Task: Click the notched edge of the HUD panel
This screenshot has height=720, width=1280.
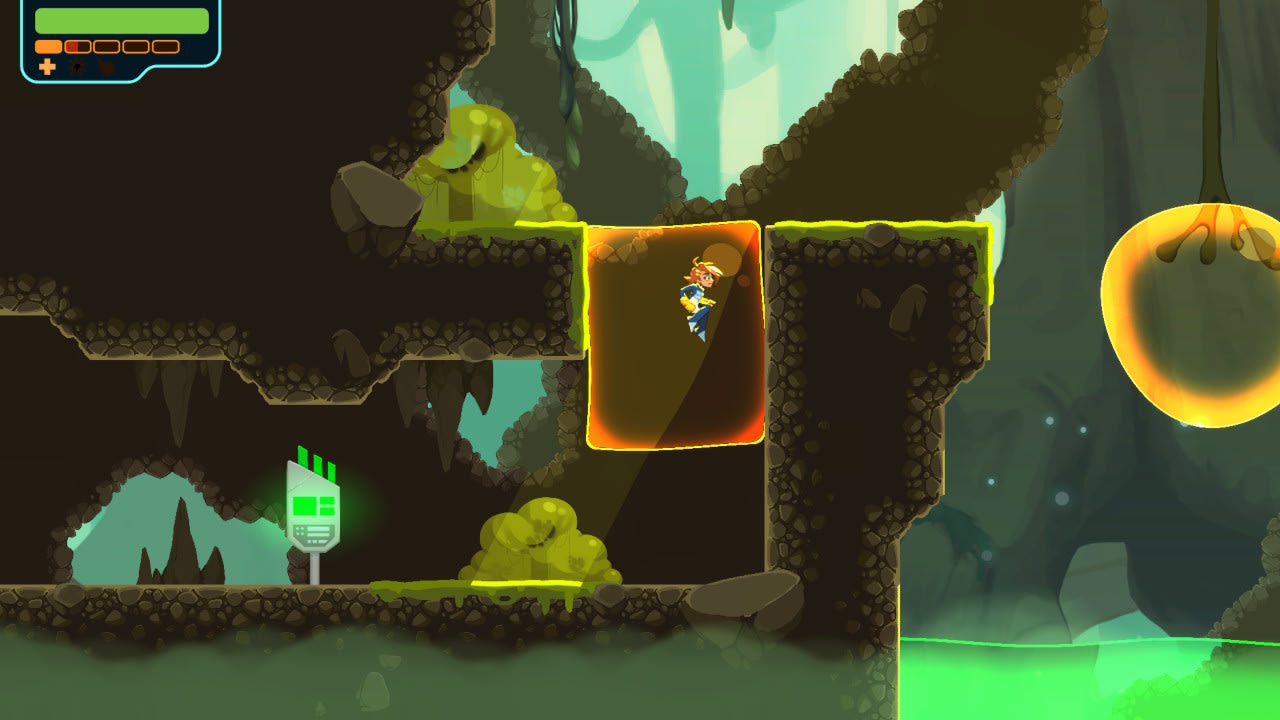Action: click(145, 72)
